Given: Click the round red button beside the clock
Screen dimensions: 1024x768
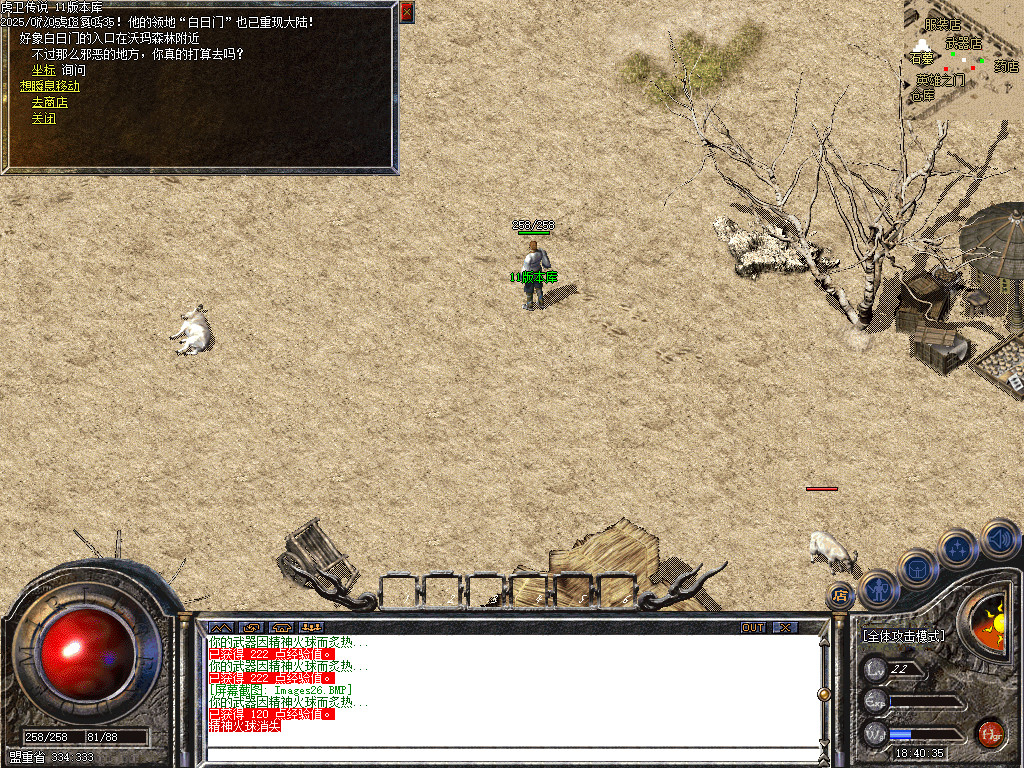Looking at the screenshot, I should click(990, 733).
